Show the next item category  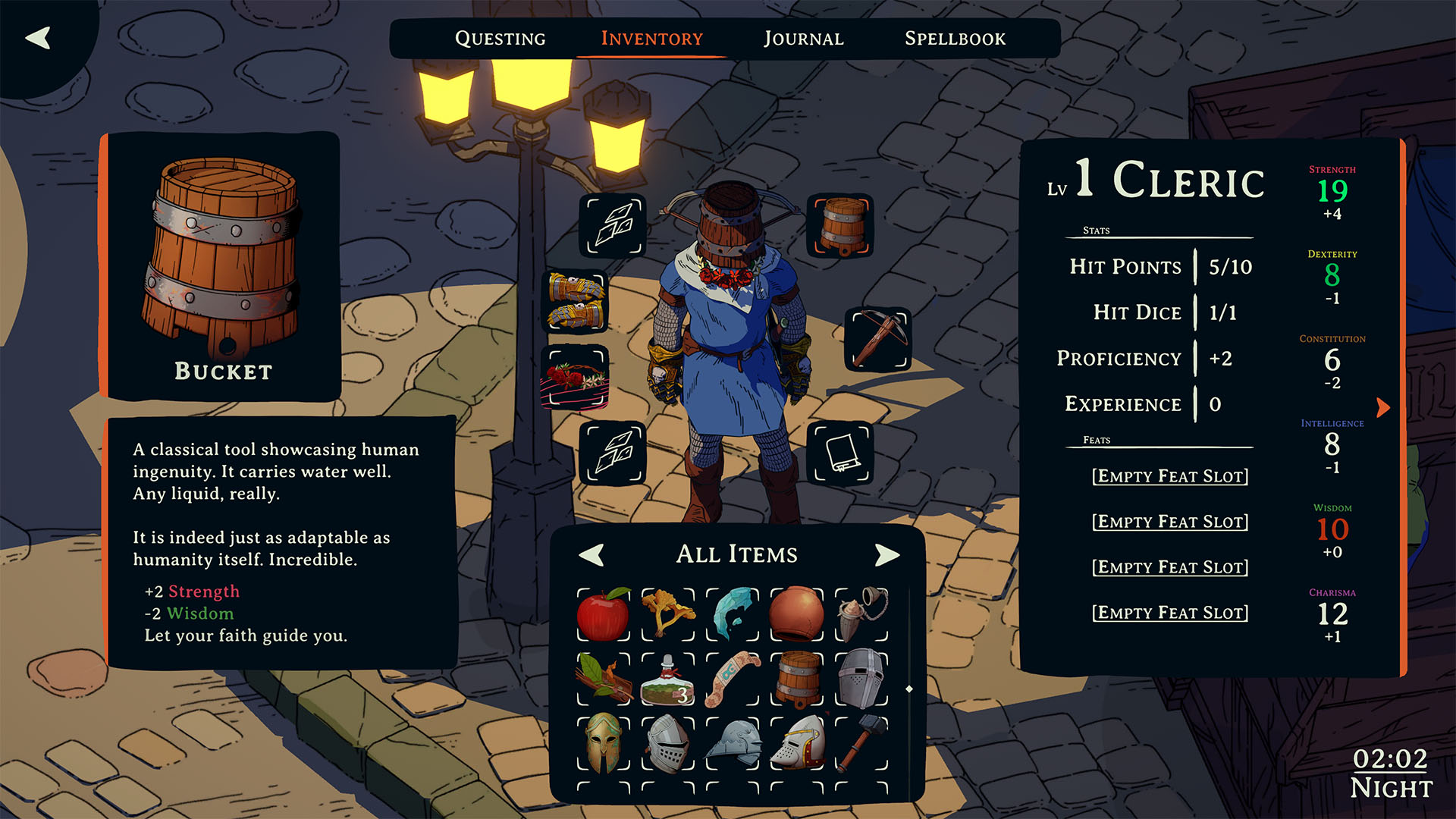pos(886,554)
